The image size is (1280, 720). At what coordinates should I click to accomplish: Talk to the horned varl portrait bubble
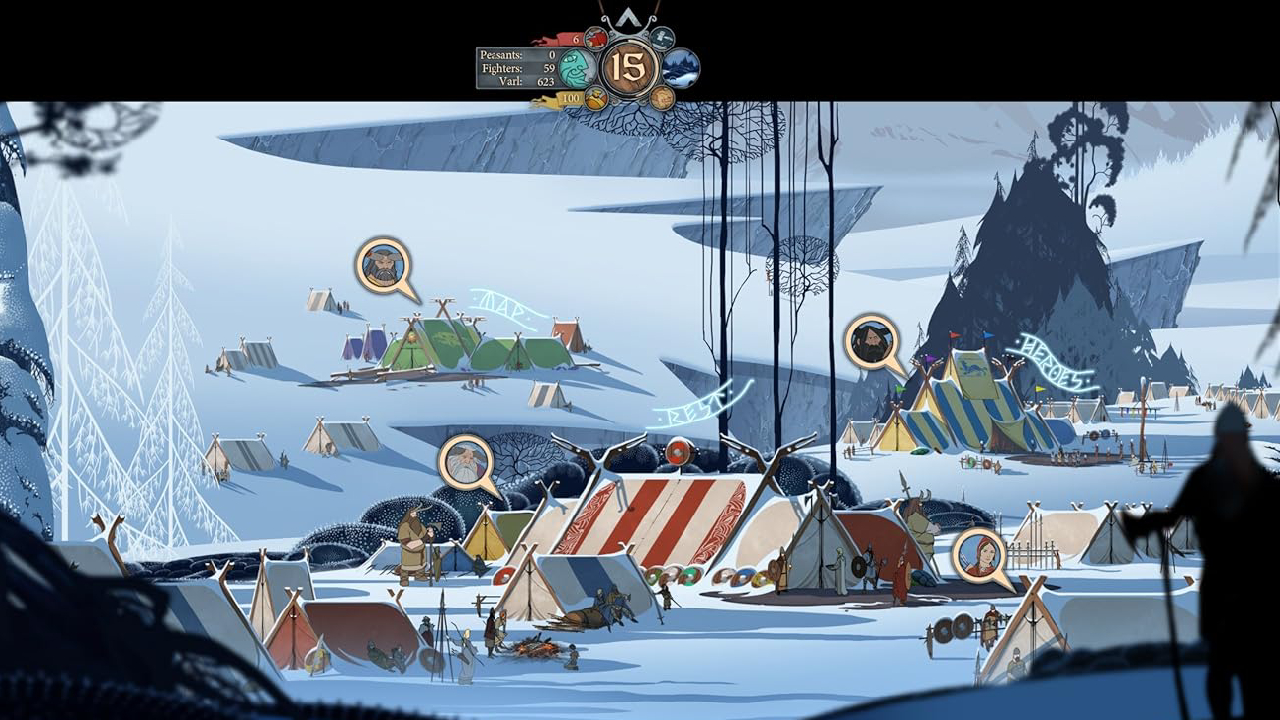click(x=383, y=265)
